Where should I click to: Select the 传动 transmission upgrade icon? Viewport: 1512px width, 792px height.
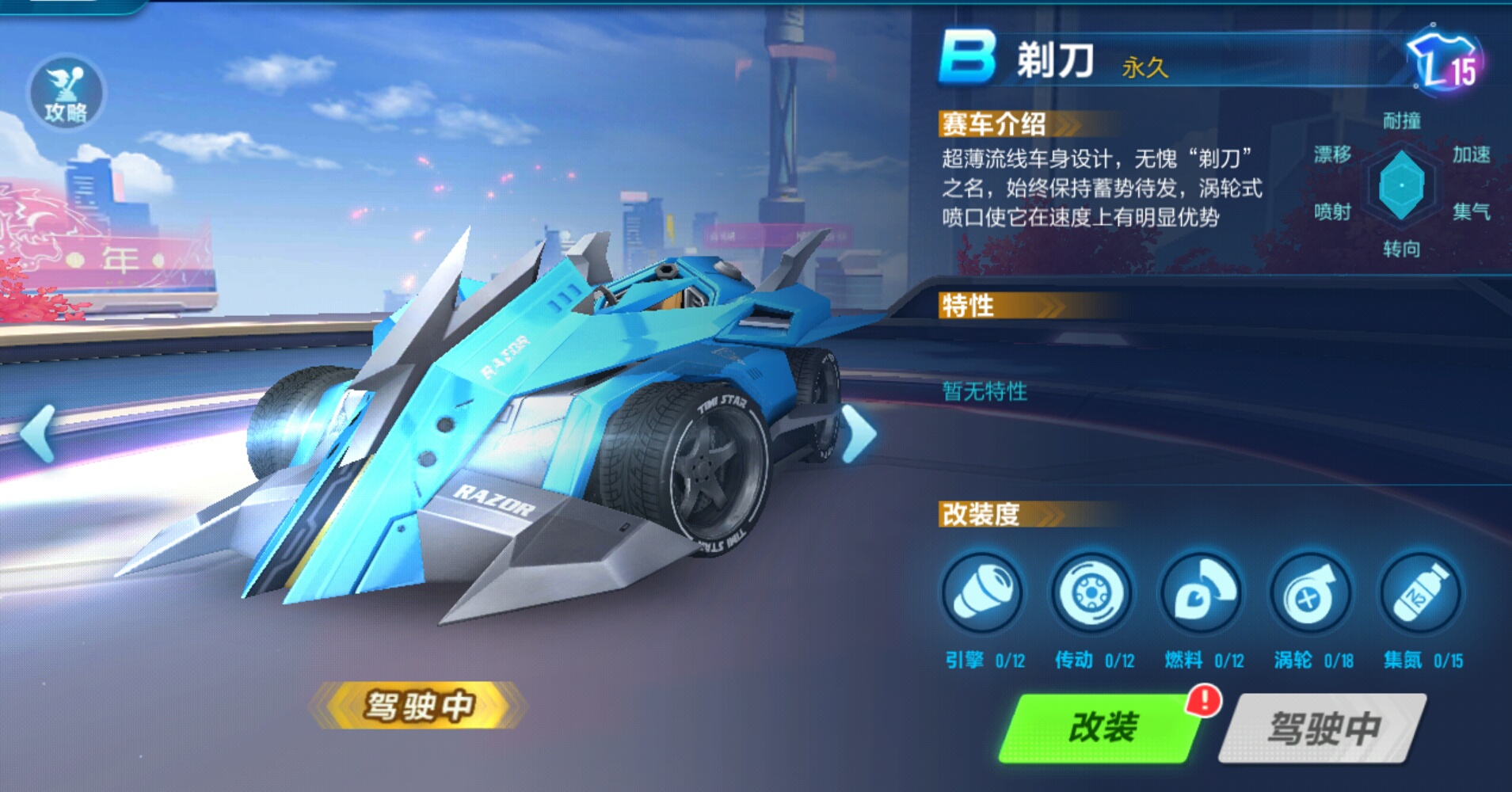(1091, 595)
